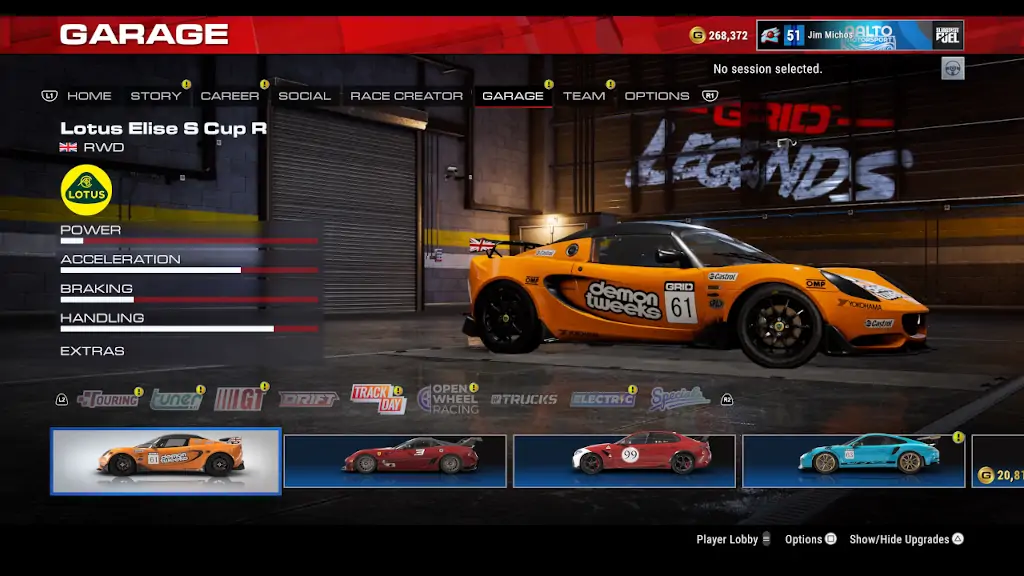Show the Drift car category
The height and width of the screenshot is (576, 1024).
click(x=308, y=399)
